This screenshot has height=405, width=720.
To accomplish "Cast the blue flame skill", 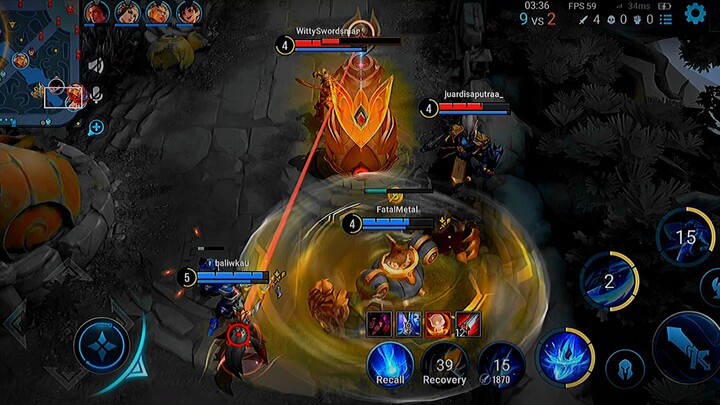I will (565, 357).
